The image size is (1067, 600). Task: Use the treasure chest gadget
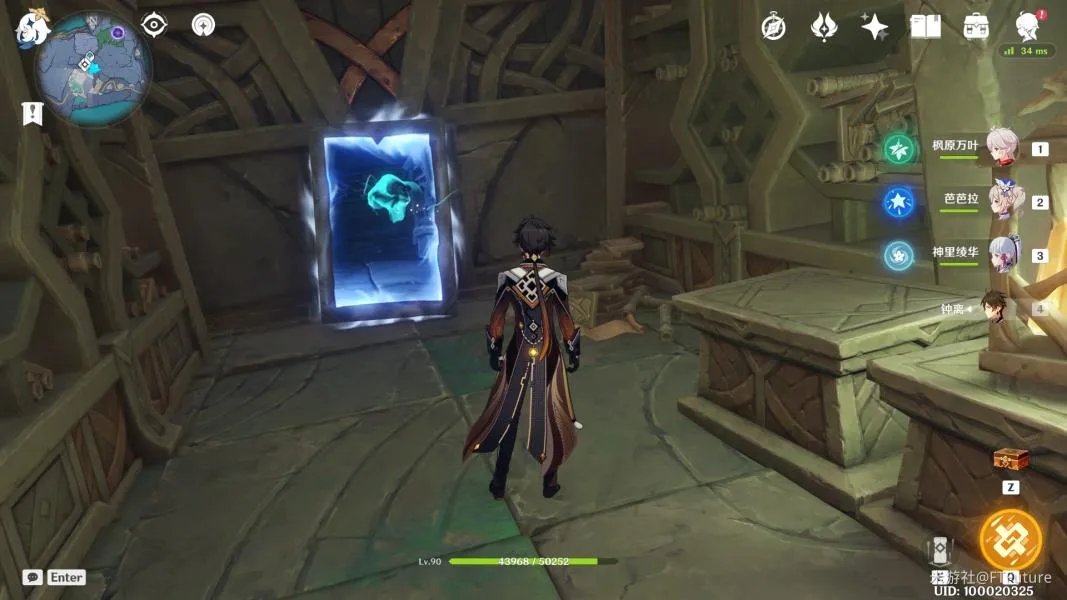pyautogui.click(x=1010, y=460)
